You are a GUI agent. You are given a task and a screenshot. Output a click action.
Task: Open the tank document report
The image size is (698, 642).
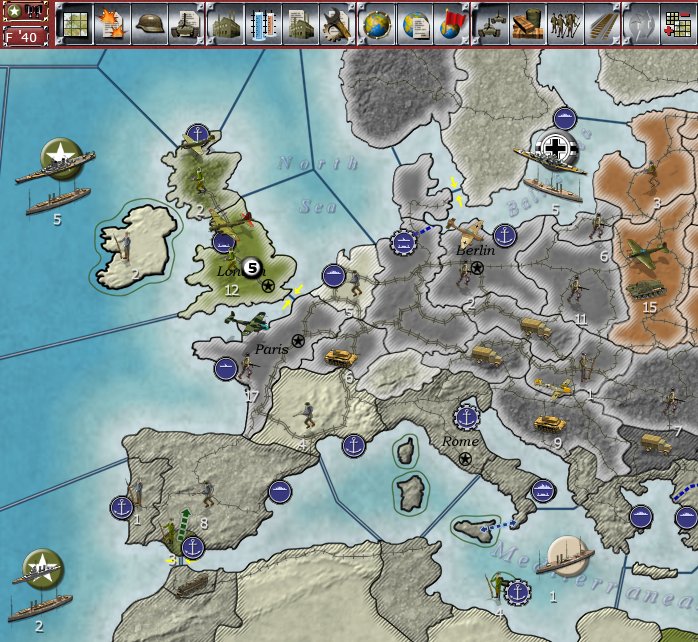pyautogui.click(x=187, y=24)
